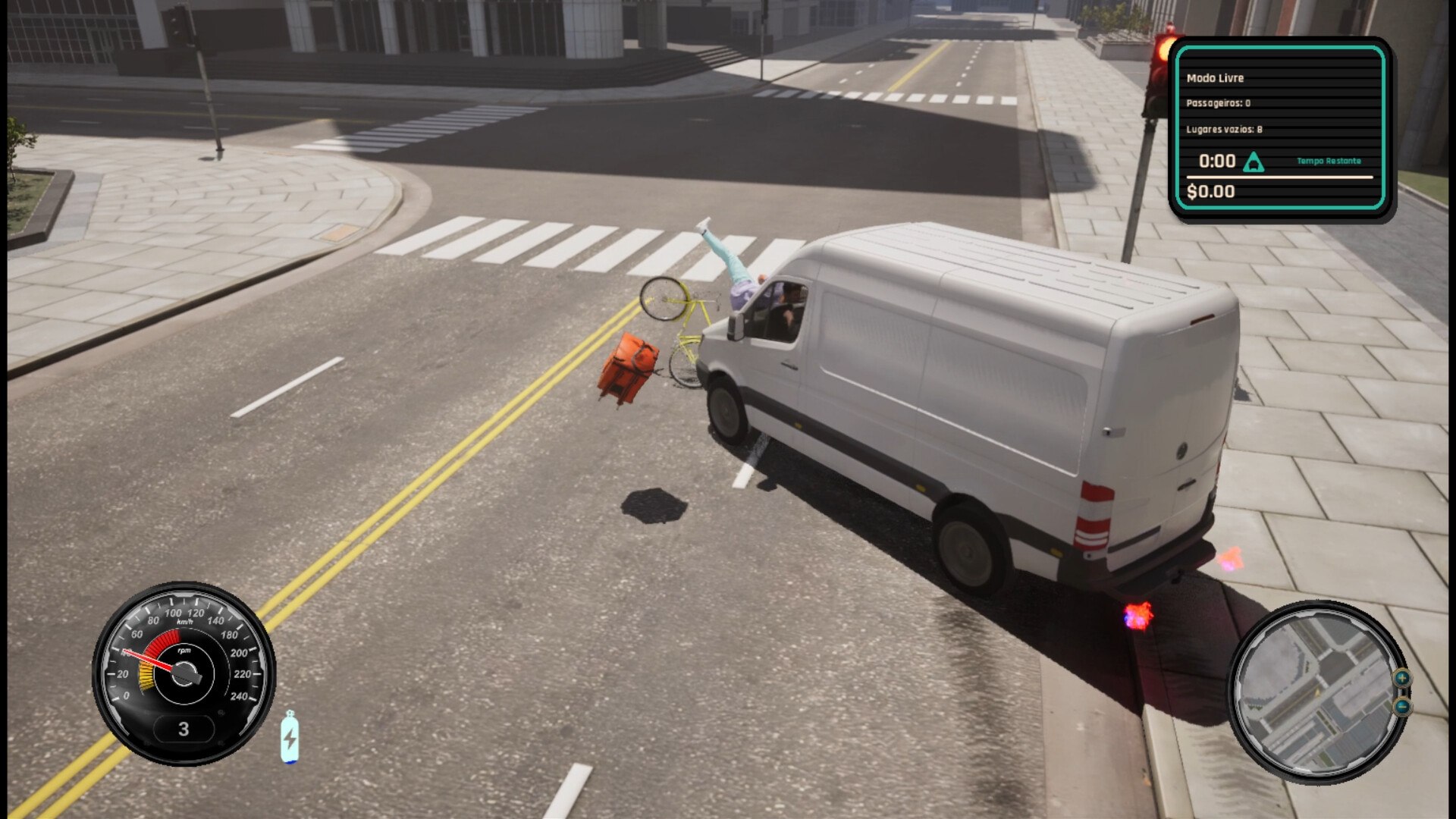Expand the gear indicator below the speedometer
This screenshot has width=1456, height=819.
point(184,729)
